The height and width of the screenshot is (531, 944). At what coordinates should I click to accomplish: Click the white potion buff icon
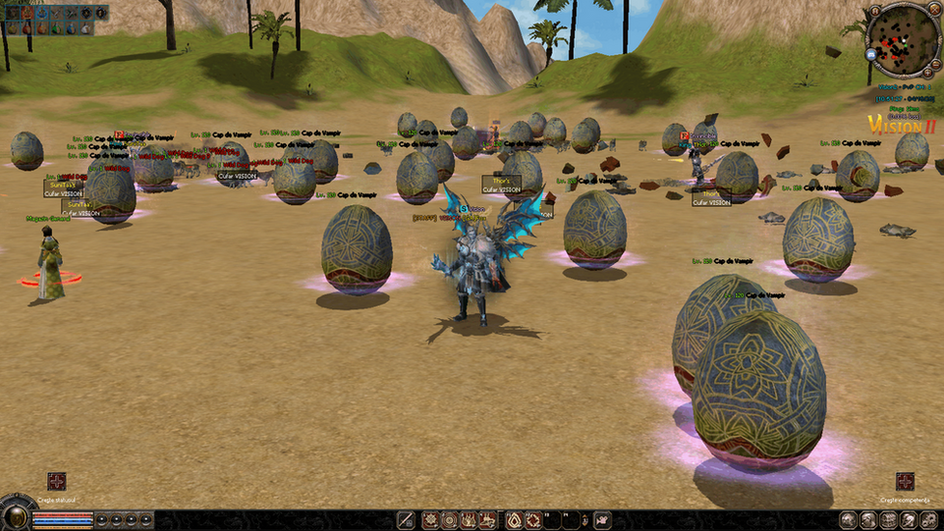[85, 26]
